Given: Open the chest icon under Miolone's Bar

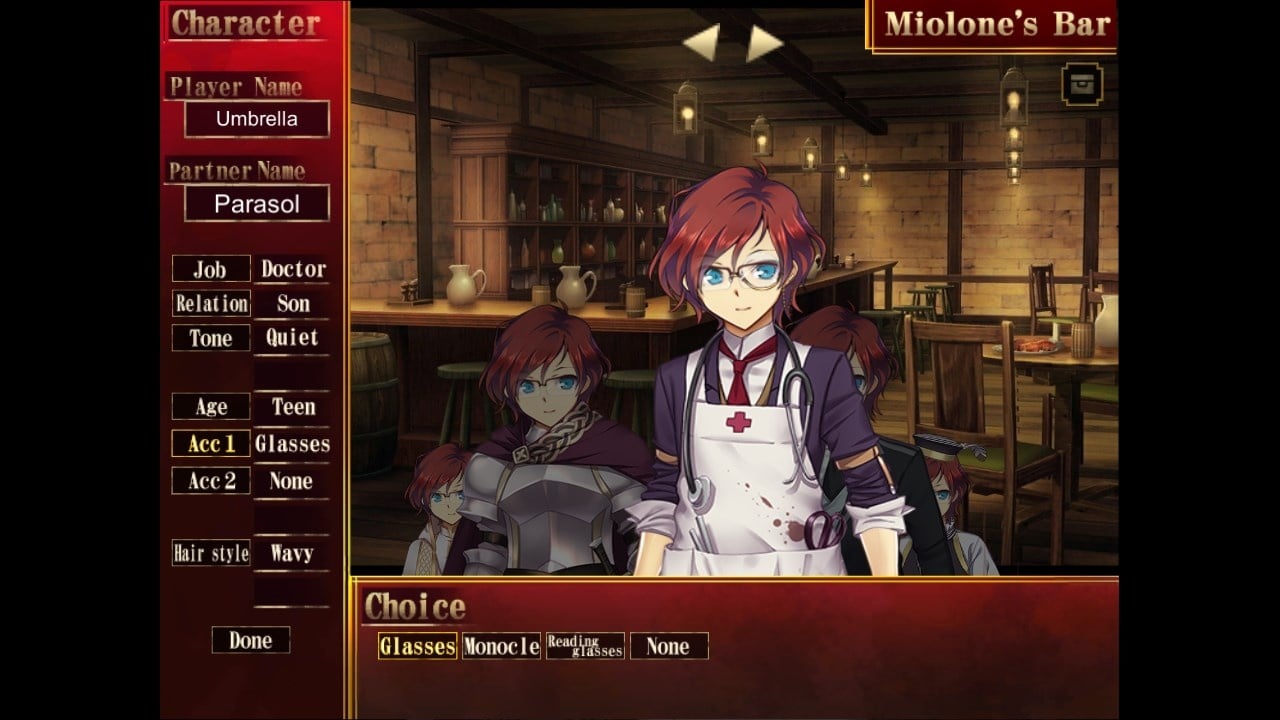Looking at the screenshot, I should click(x=1082, y=84).
